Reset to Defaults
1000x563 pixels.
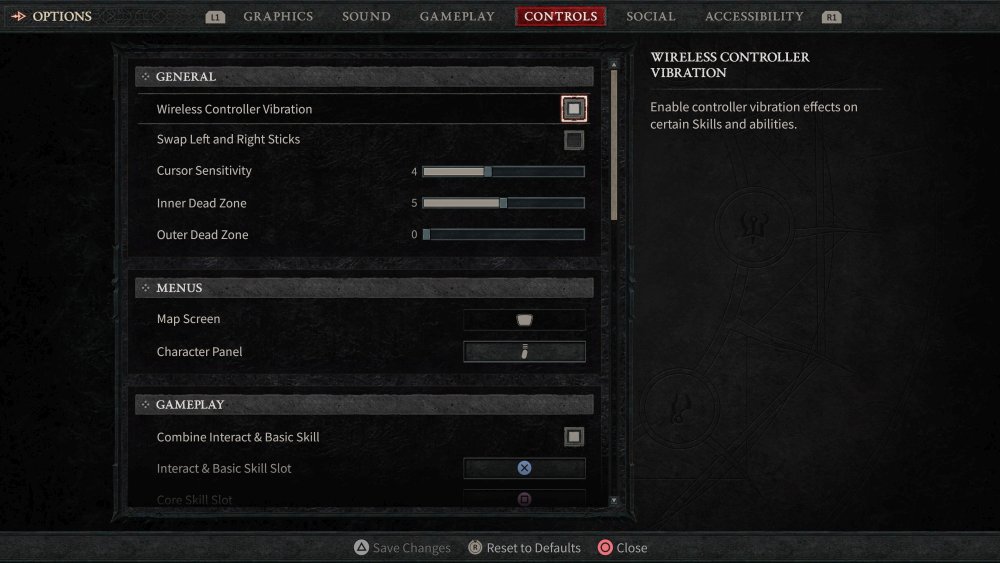(525, 548)
